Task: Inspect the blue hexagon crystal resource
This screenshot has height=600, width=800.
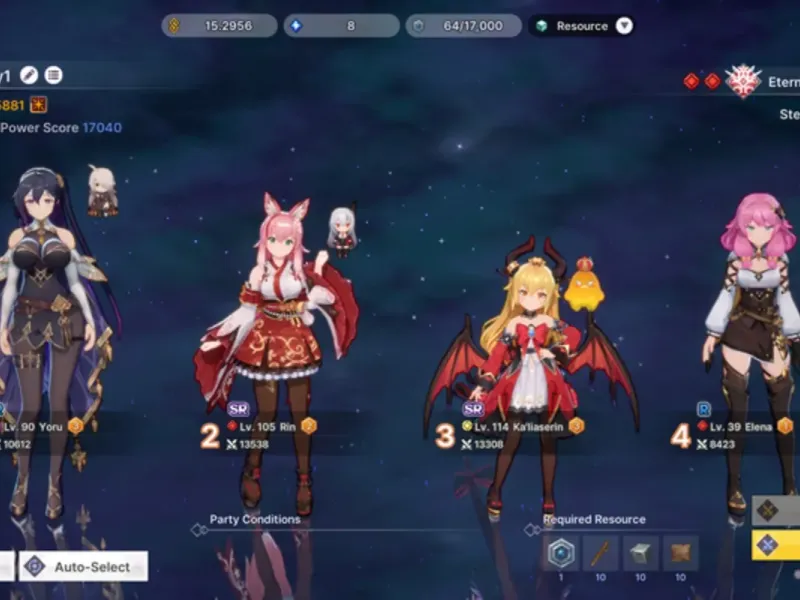Action: tap(561, 553)
